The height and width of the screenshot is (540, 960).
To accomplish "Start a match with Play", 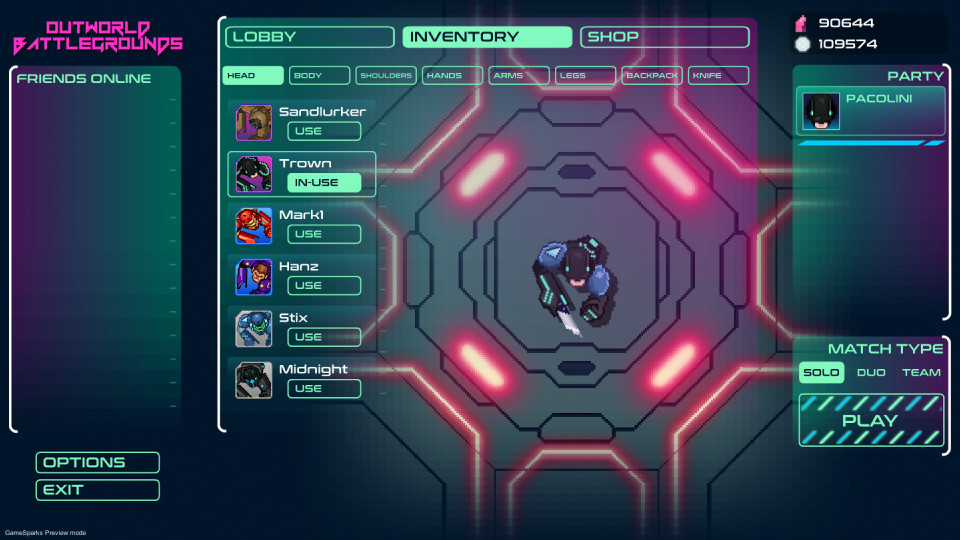I will click(871, 420).
